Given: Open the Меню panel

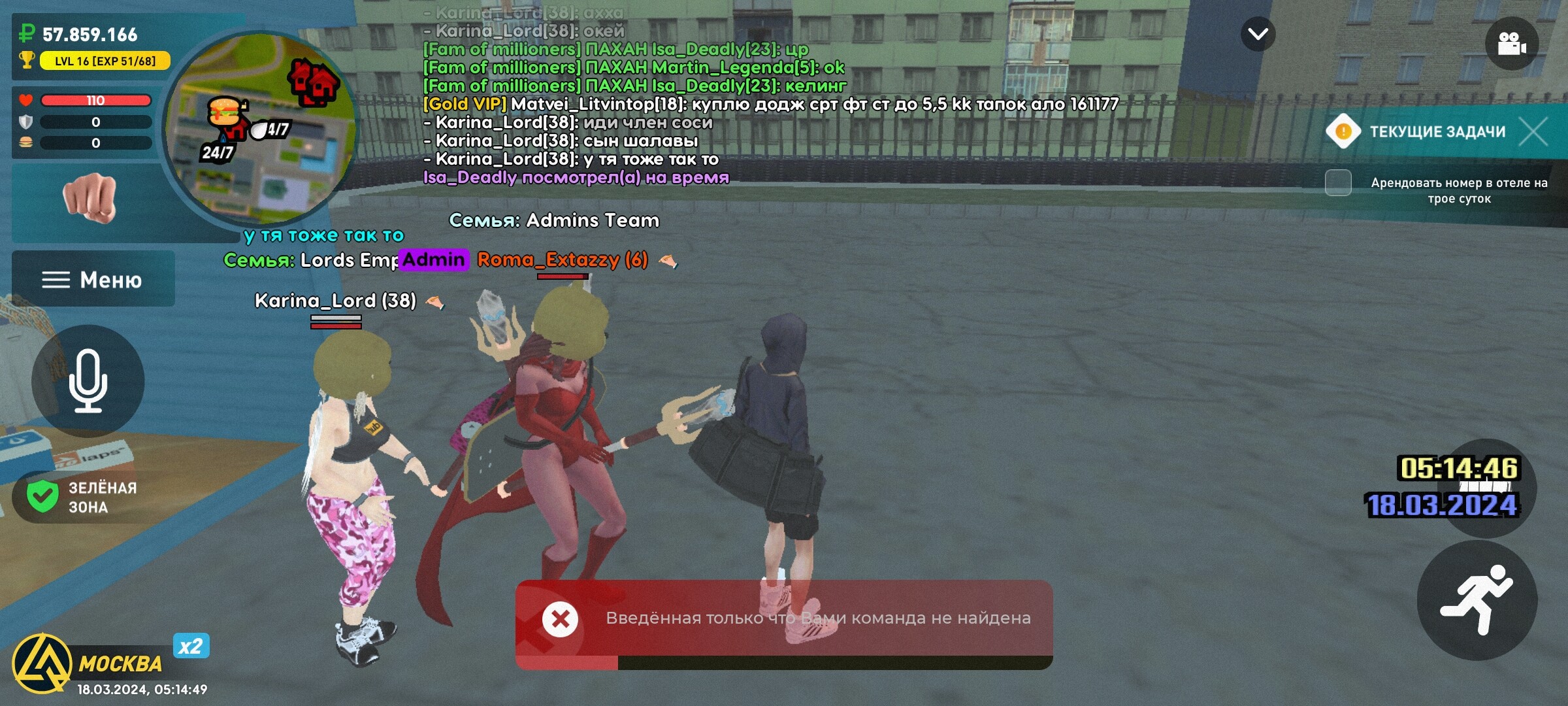Looking at the screenshot, I should click(x=93, y=278).
